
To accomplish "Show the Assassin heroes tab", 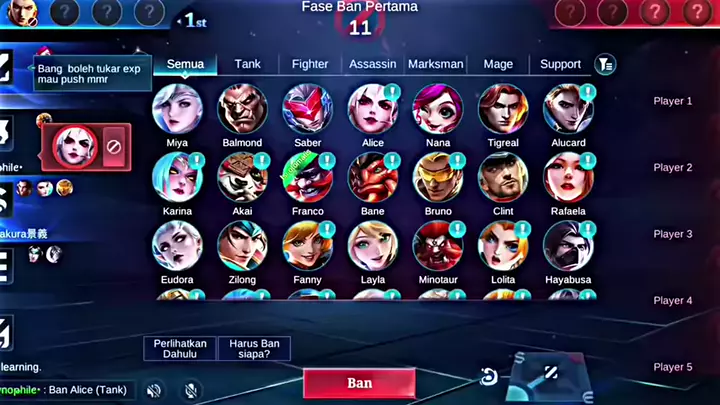I will coord(372,64).
